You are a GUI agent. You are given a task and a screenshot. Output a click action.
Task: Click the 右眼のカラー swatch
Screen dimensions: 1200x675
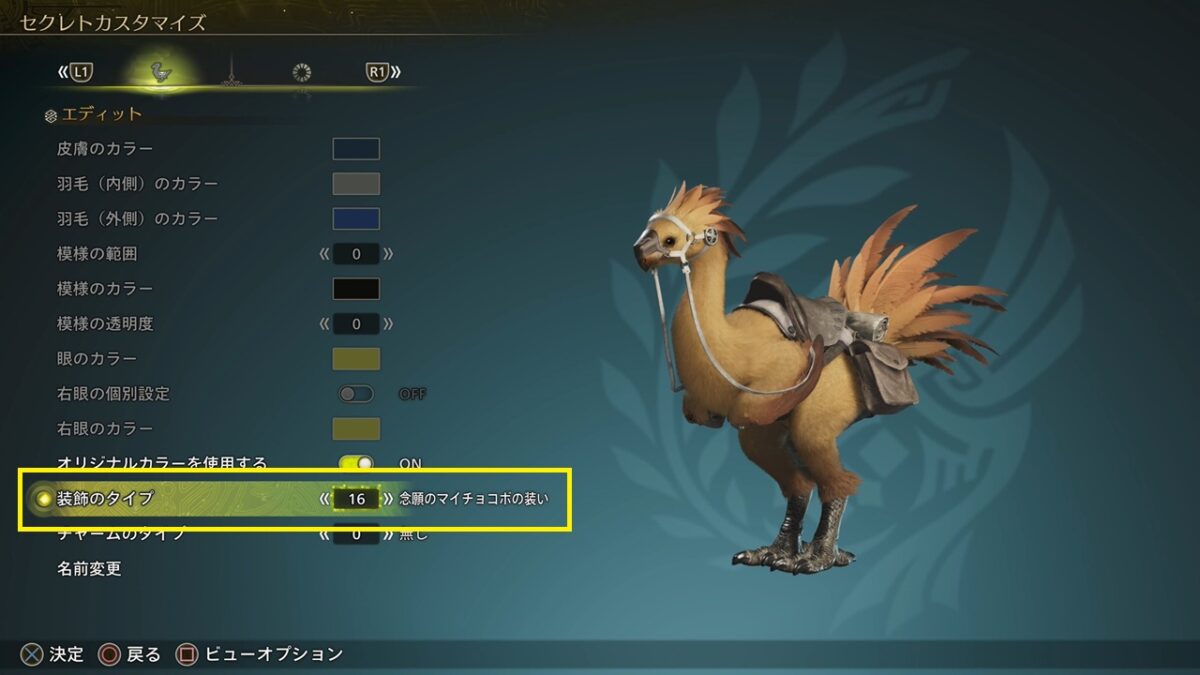coord(356,429)
